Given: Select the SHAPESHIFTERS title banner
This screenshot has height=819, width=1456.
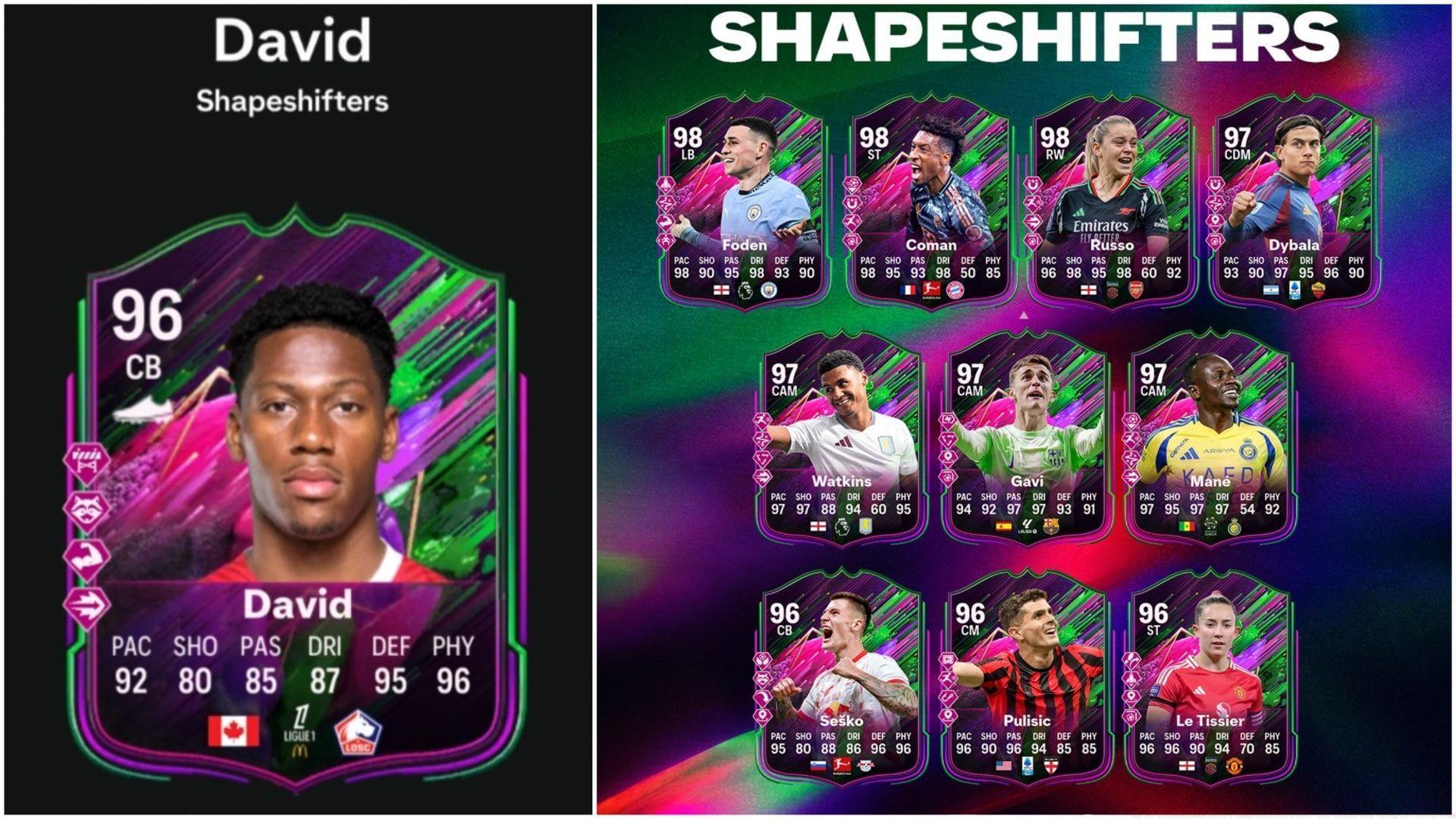Looking at the screenshot, I should [x=1025, y=34].
